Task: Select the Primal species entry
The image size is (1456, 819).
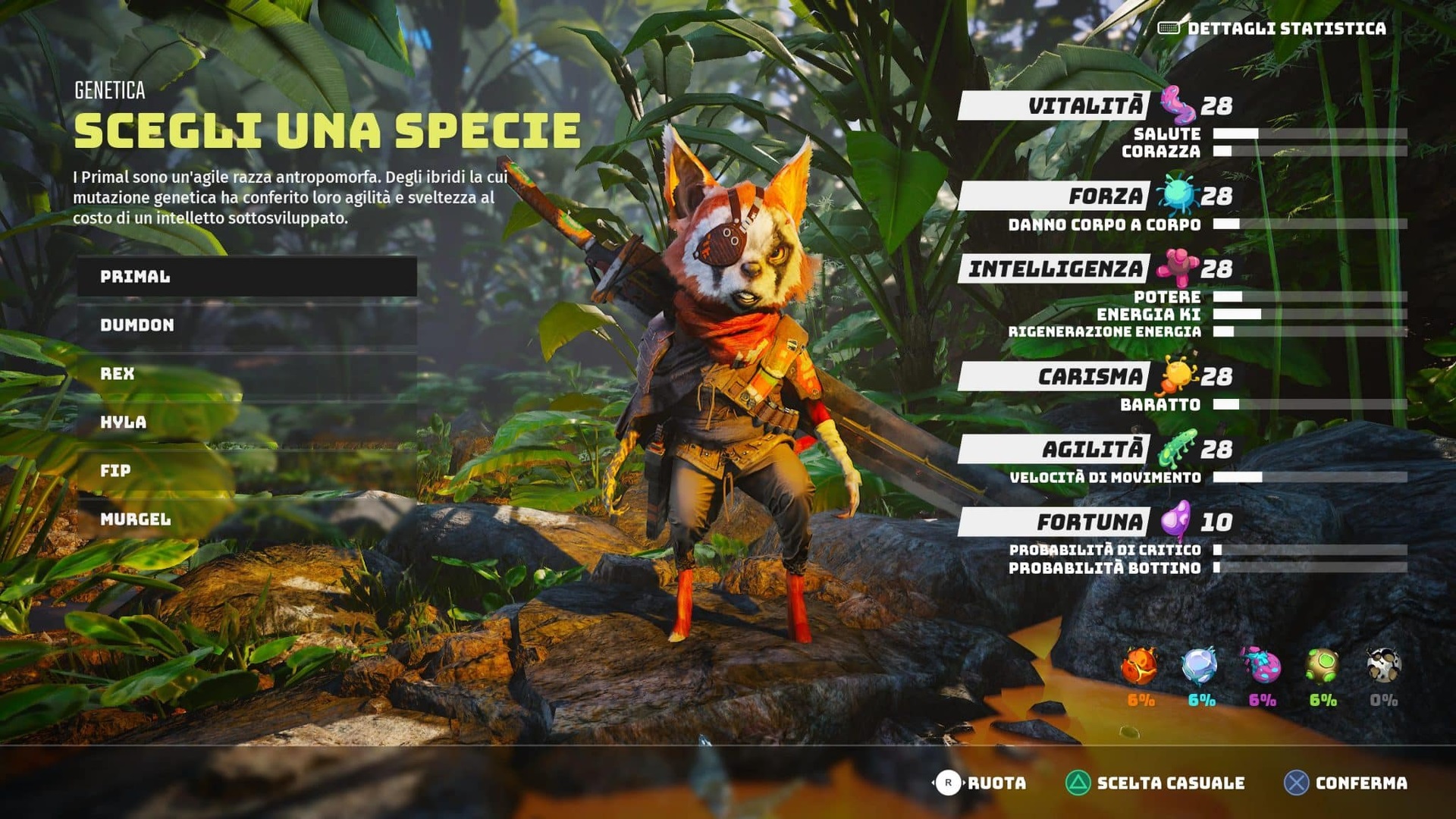Action: (246, 277)
